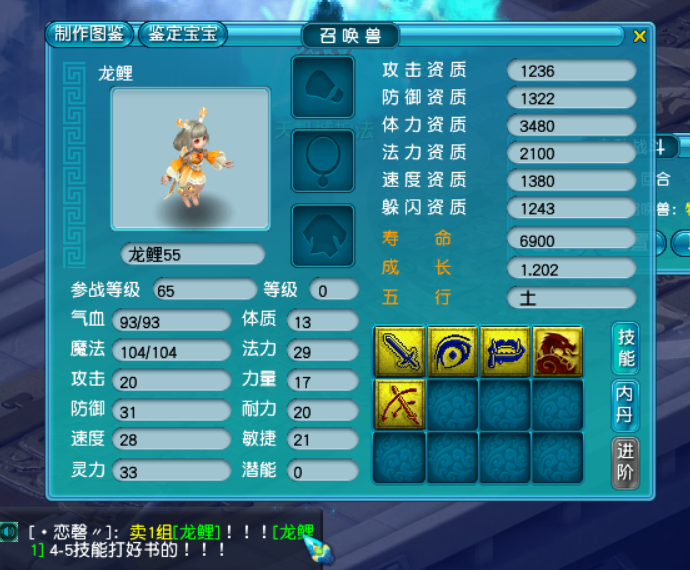The image size is (690, 570).
Task: Click the pet armor equipment slot
Action: [322, 236]
